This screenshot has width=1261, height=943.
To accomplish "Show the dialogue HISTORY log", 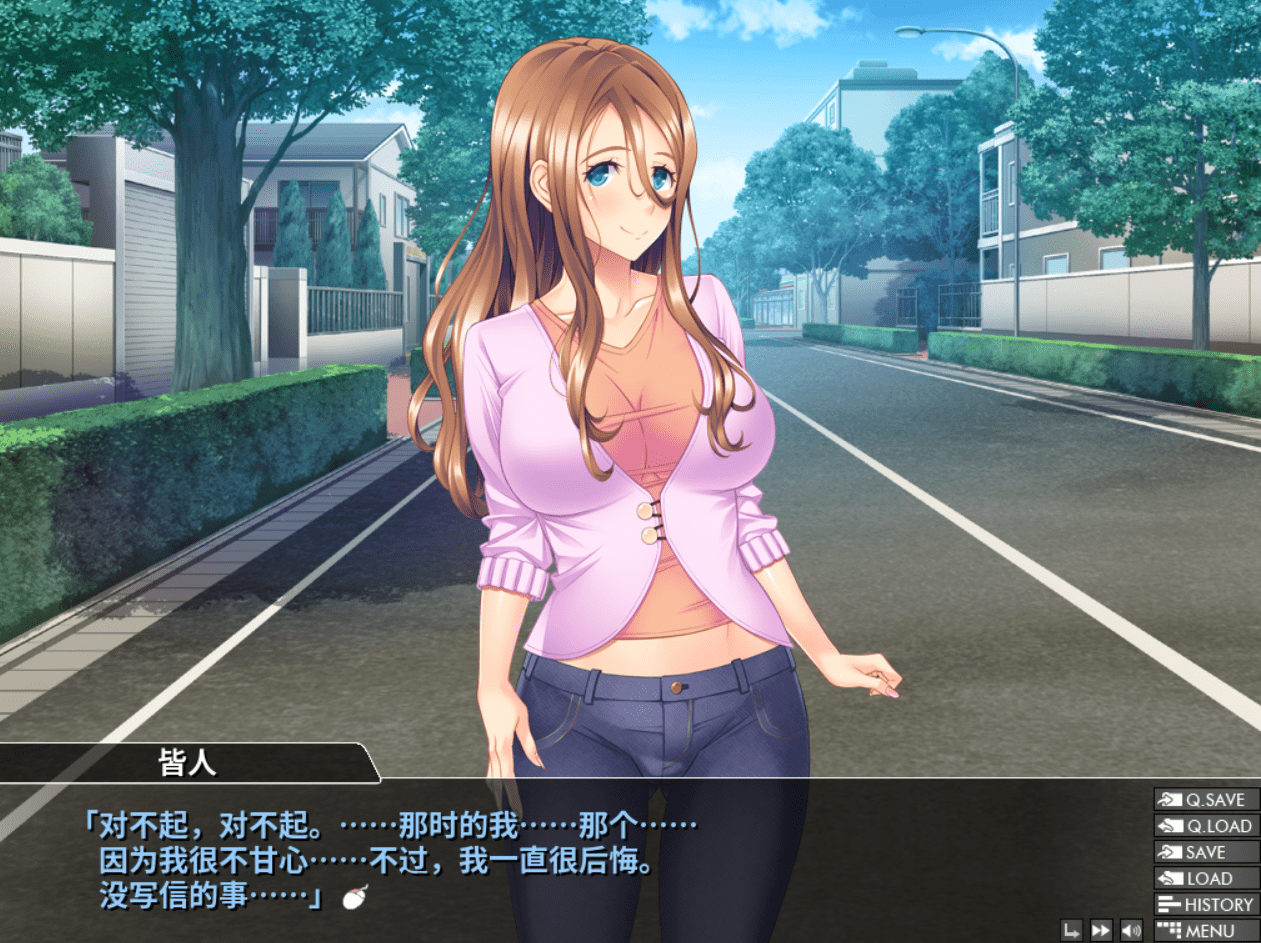I will (x=1206, y=905).
